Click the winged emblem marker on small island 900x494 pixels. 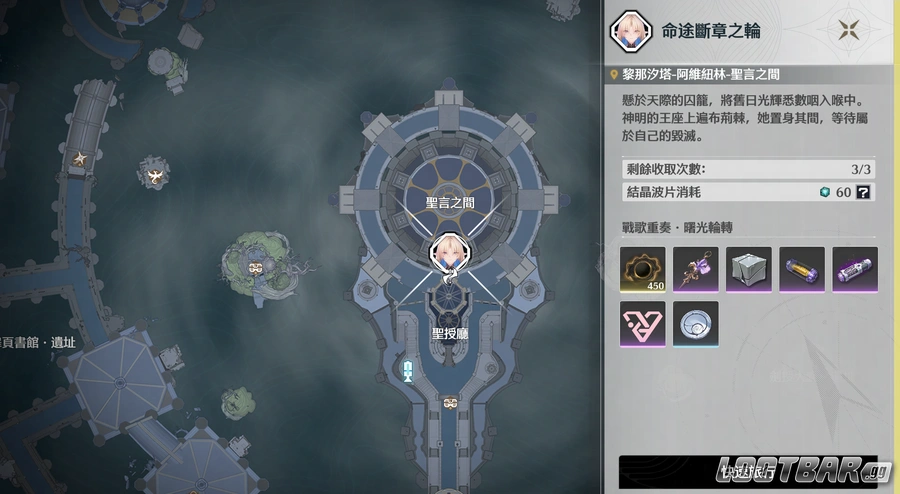pyautogui.click(x=154, y=176)
